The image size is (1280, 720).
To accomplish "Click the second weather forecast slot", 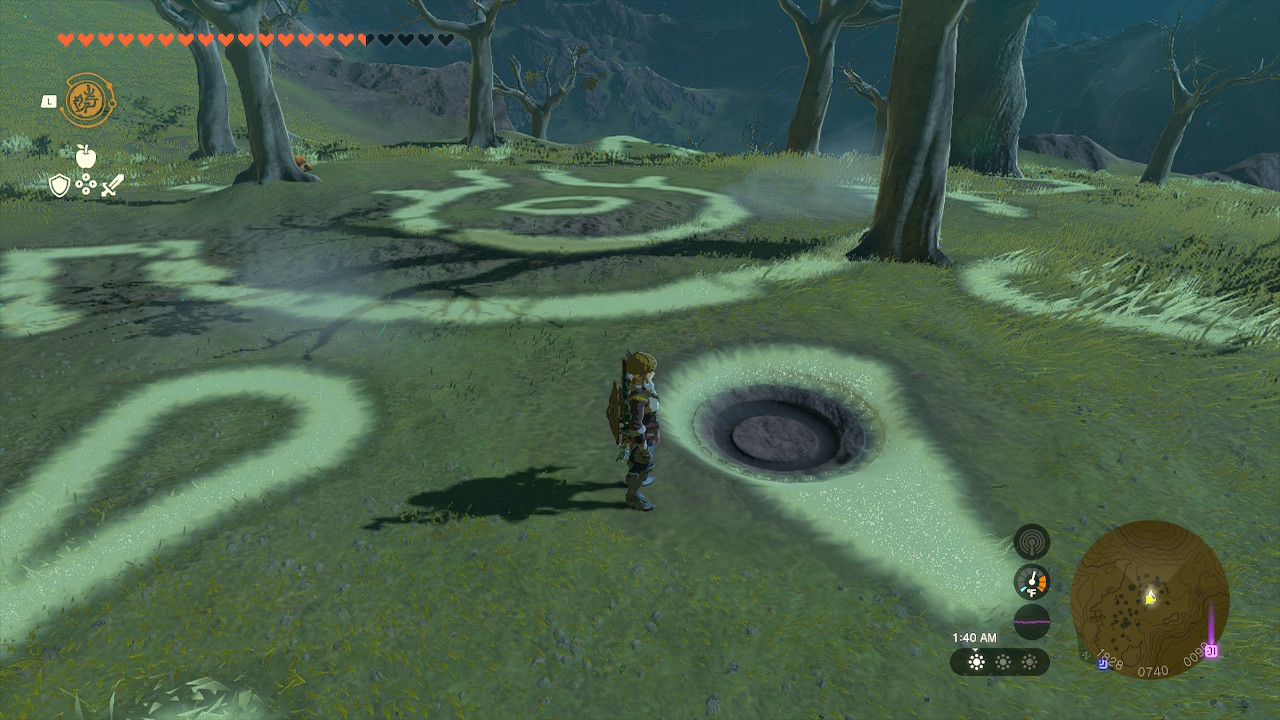I will pos(1002,660).
